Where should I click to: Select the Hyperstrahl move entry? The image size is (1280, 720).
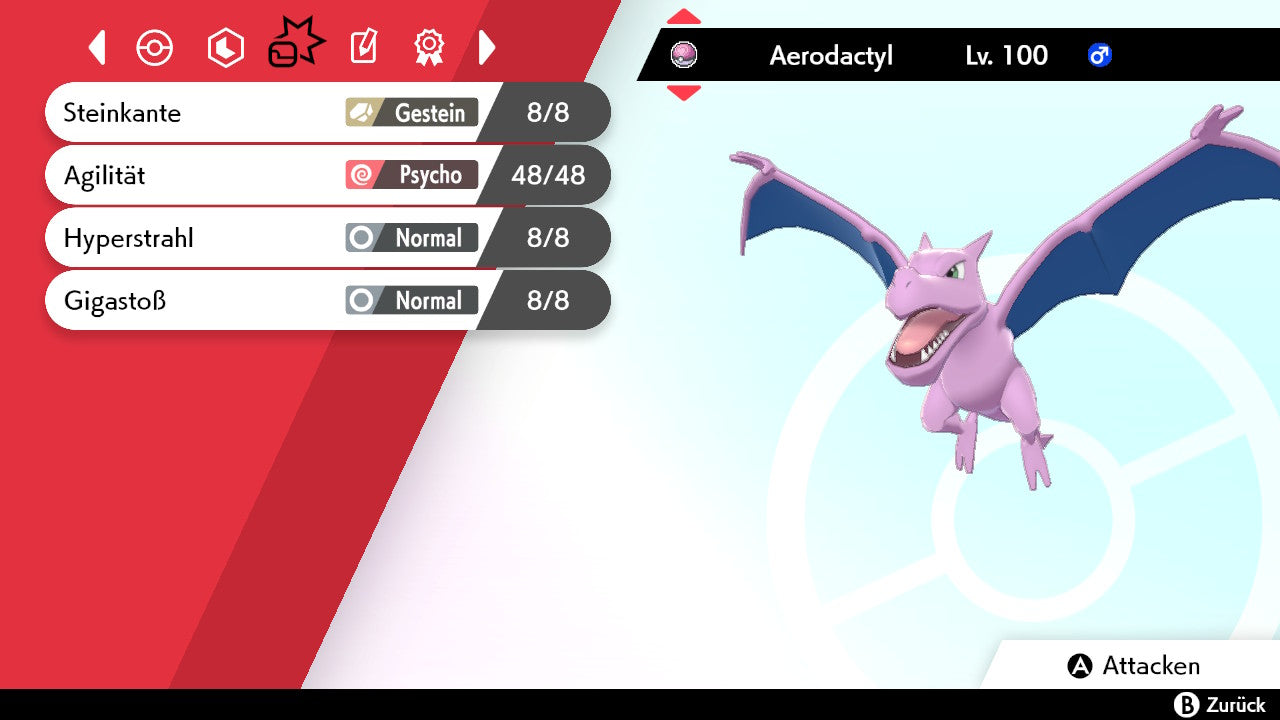(x=300, y=238)
